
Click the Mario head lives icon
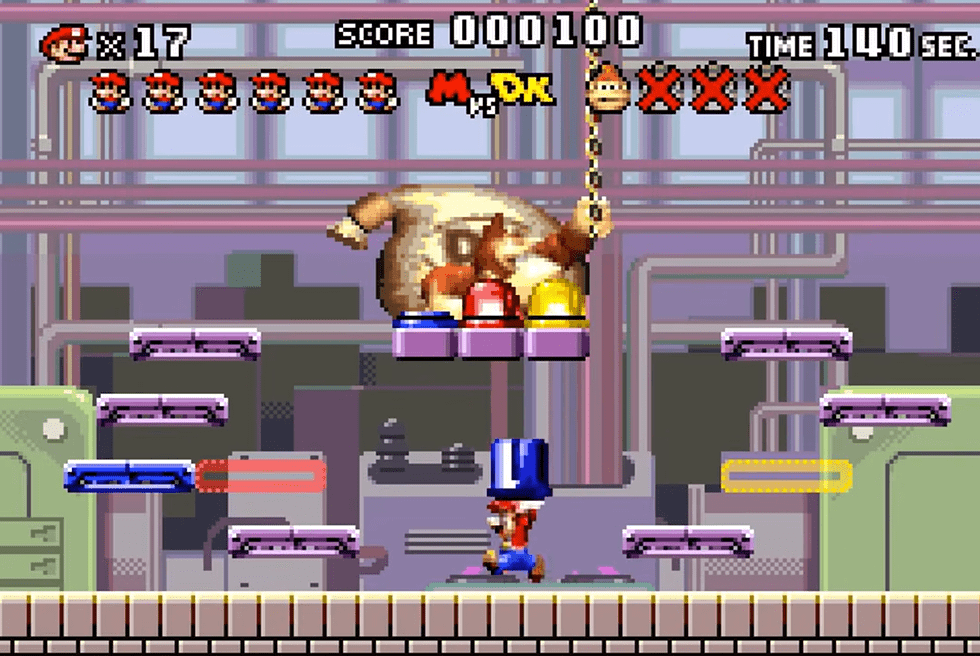64,43
